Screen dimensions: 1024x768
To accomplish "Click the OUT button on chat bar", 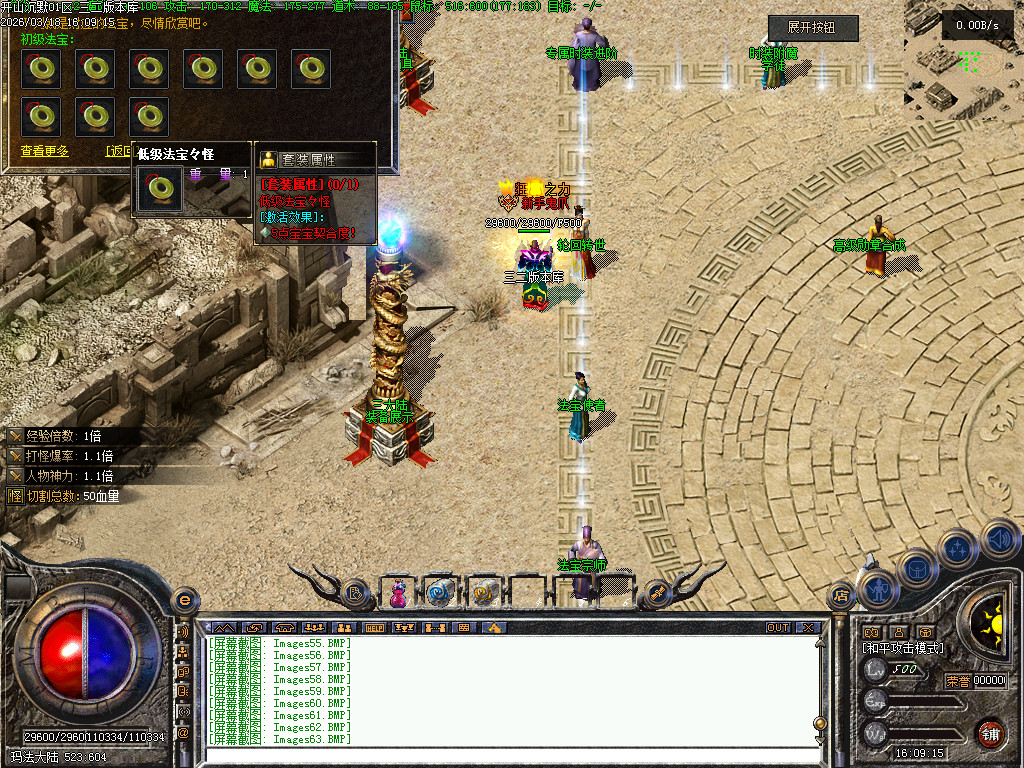I will pos(778,628).
